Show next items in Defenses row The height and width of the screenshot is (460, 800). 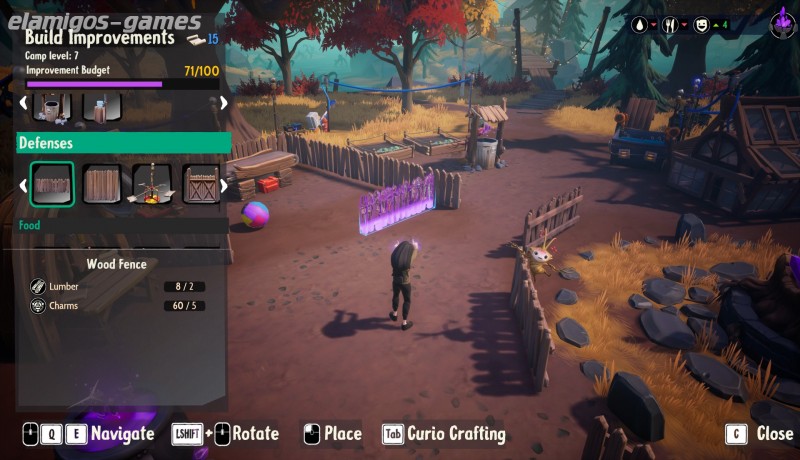pyautogui.click(x=224, y=185)
